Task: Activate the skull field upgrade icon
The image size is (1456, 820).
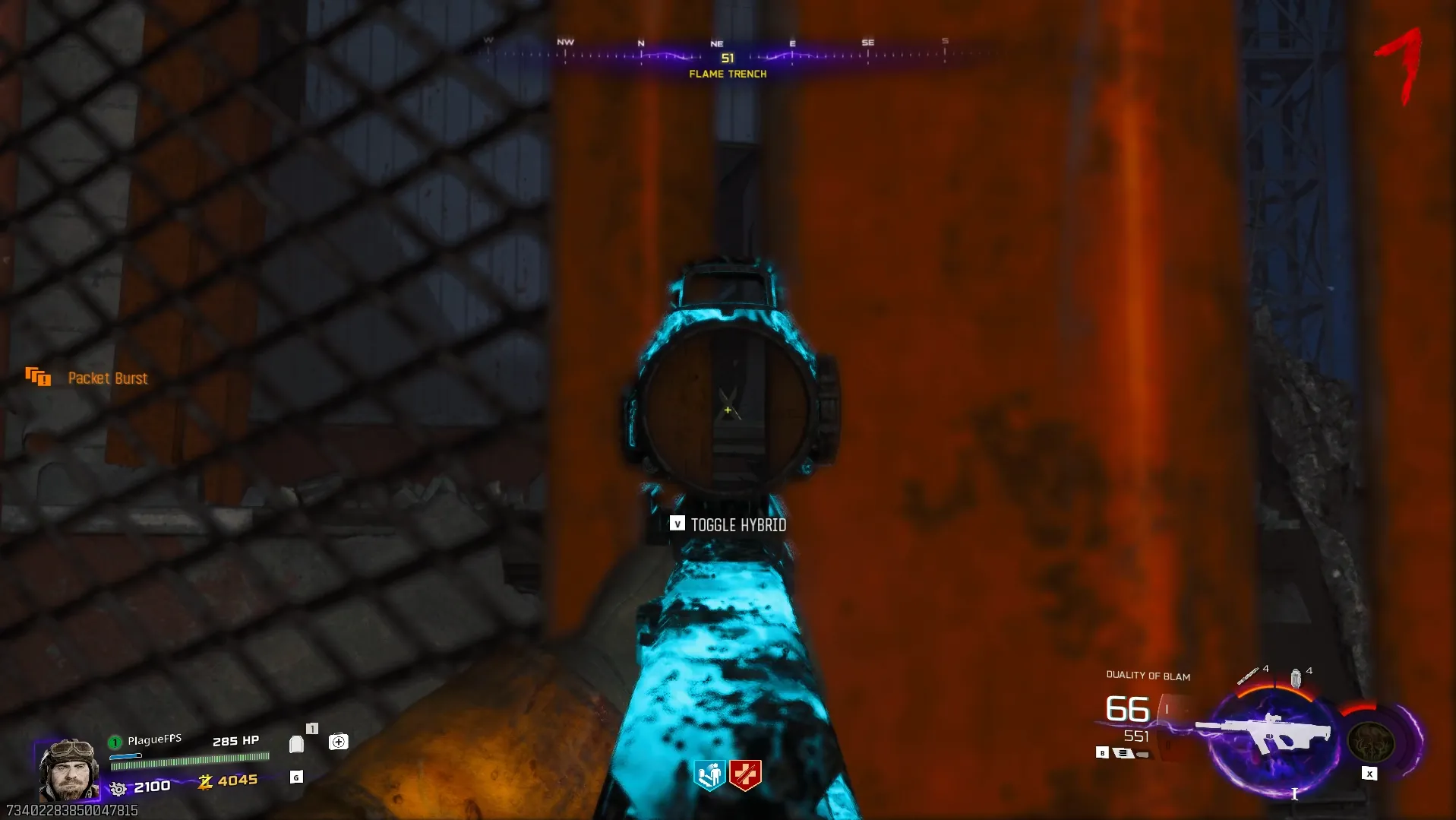Action: click(x=1370, y=742)
